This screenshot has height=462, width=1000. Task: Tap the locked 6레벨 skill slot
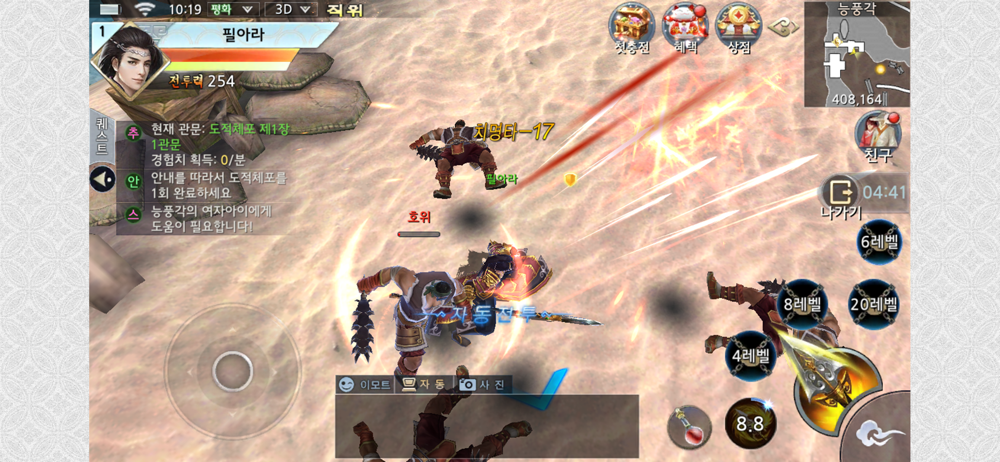click(879, 242)
